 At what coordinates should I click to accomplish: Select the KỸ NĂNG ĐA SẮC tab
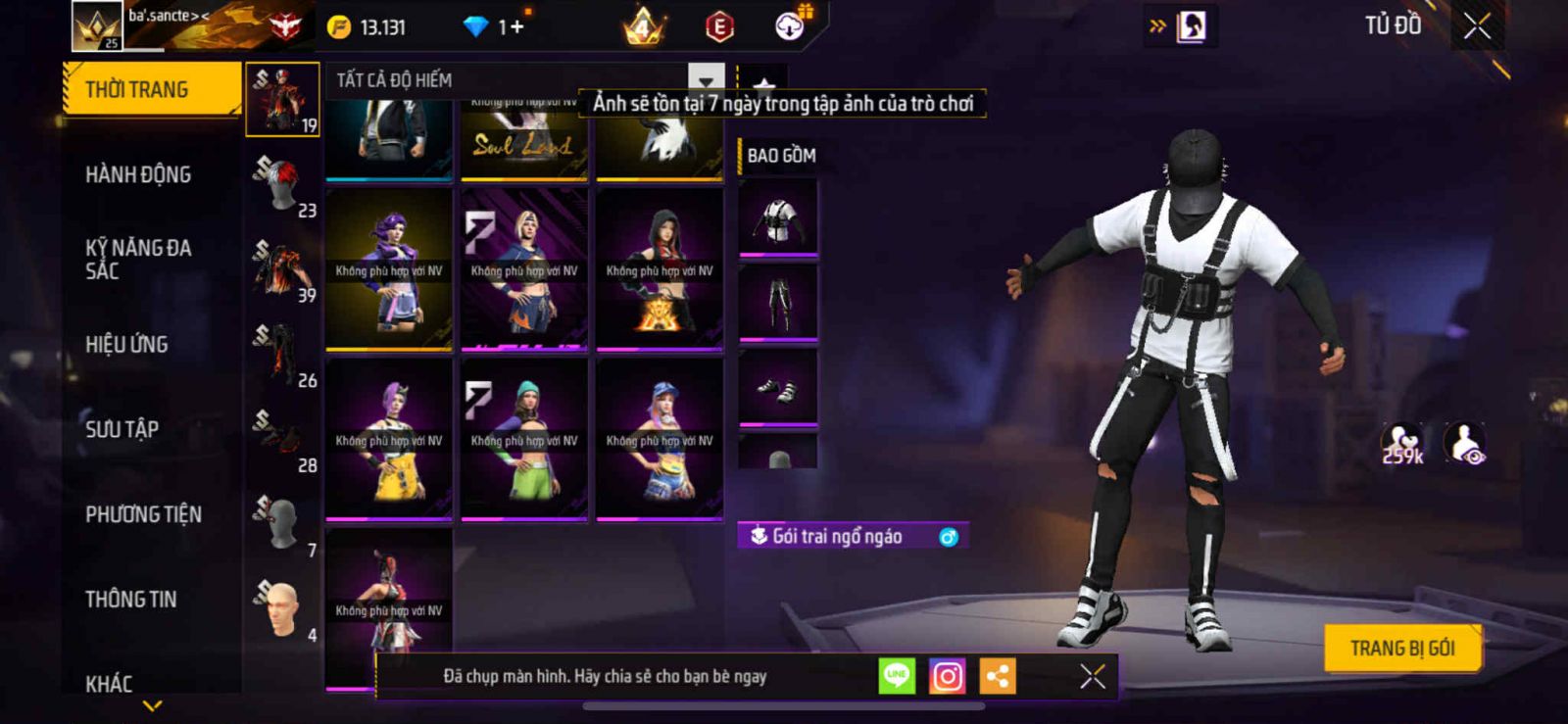tap(138, 260)
